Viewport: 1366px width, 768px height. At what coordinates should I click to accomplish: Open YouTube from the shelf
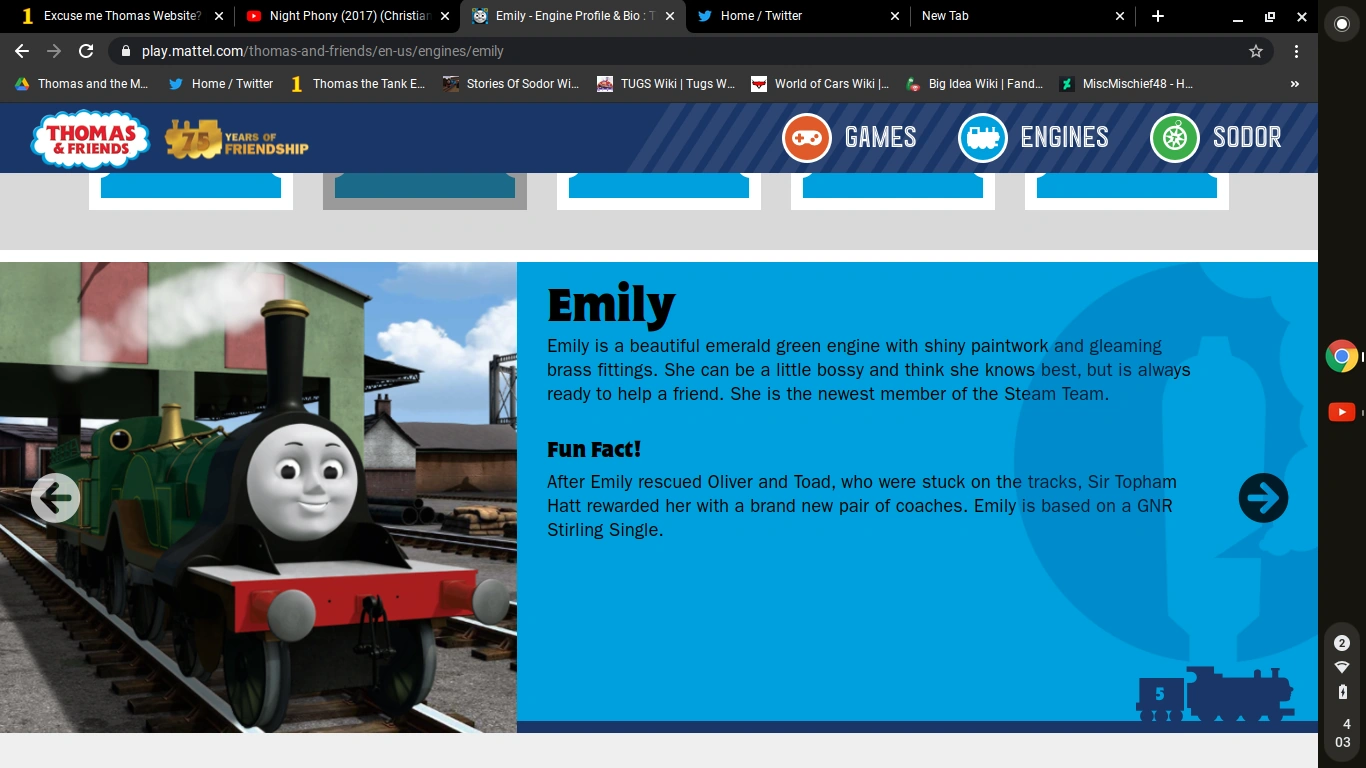click(1341, 411)
